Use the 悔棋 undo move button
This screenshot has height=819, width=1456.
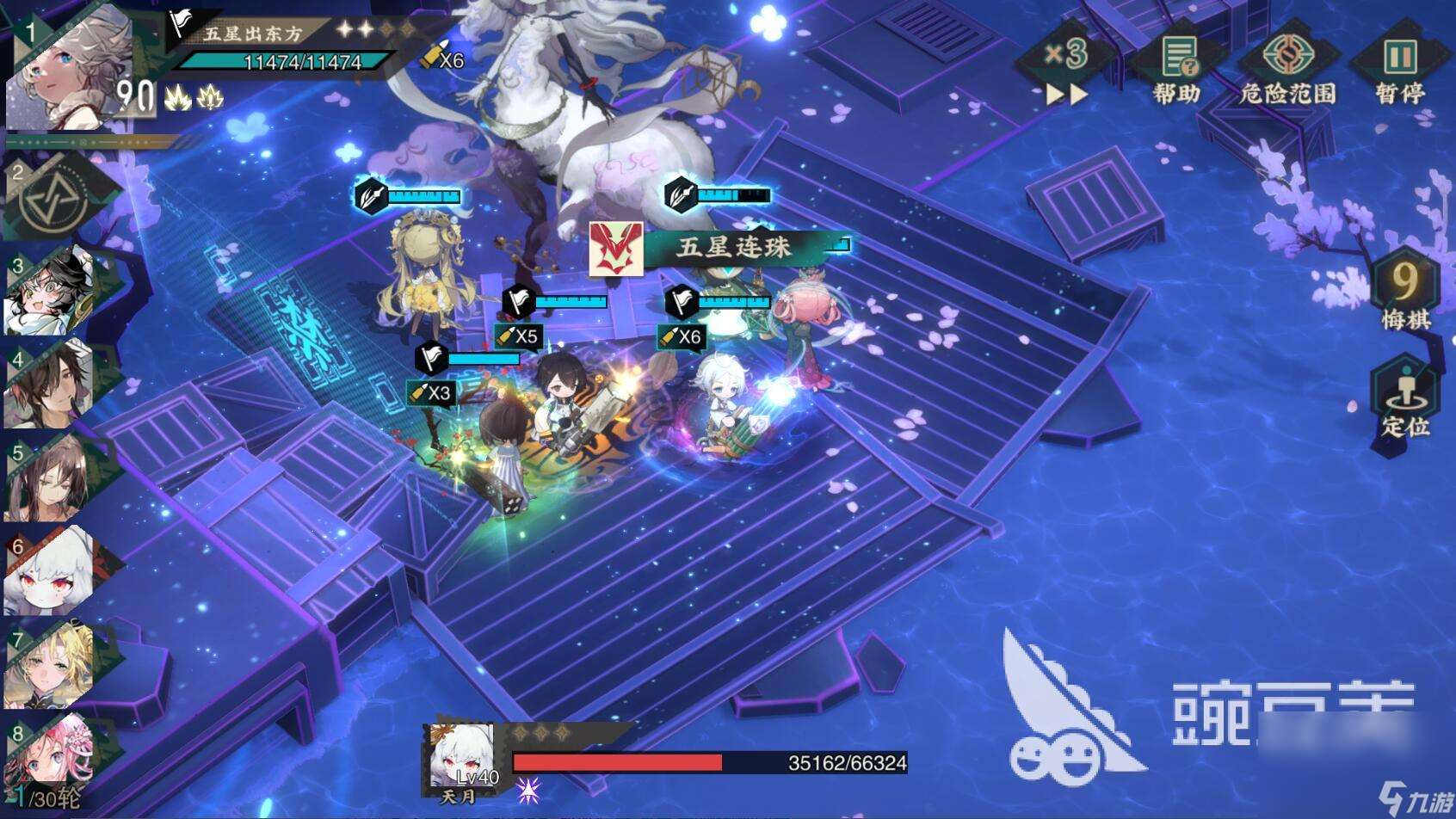(1404, 291)
